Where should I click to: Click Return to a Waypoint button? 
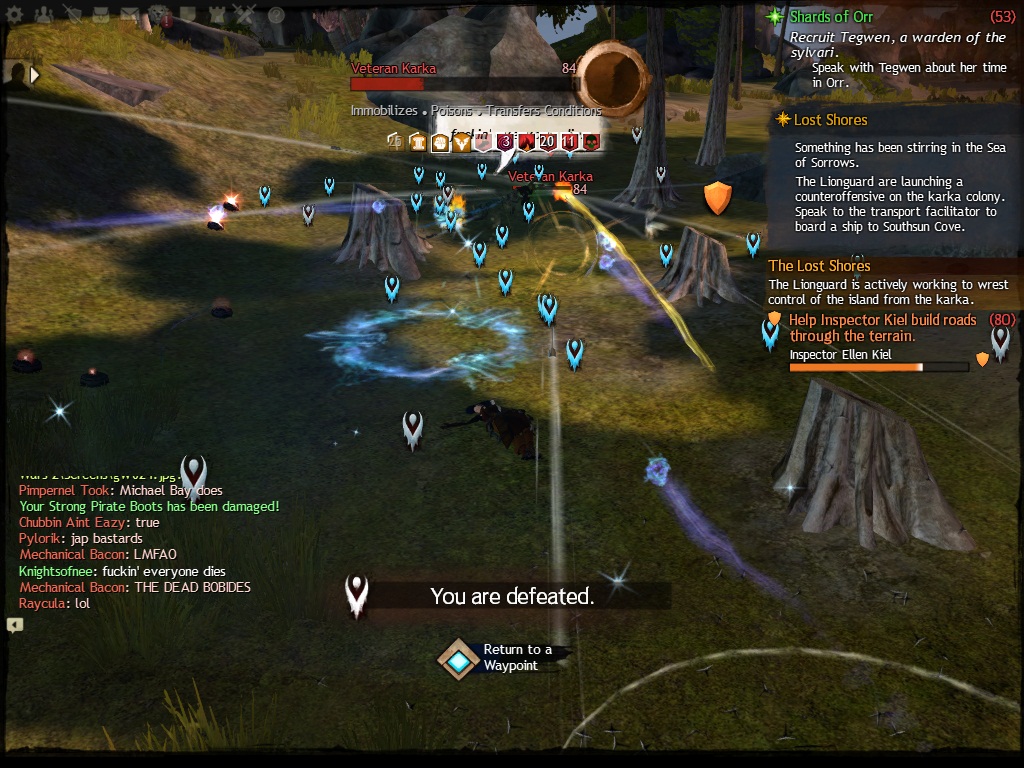pos(459,660)
